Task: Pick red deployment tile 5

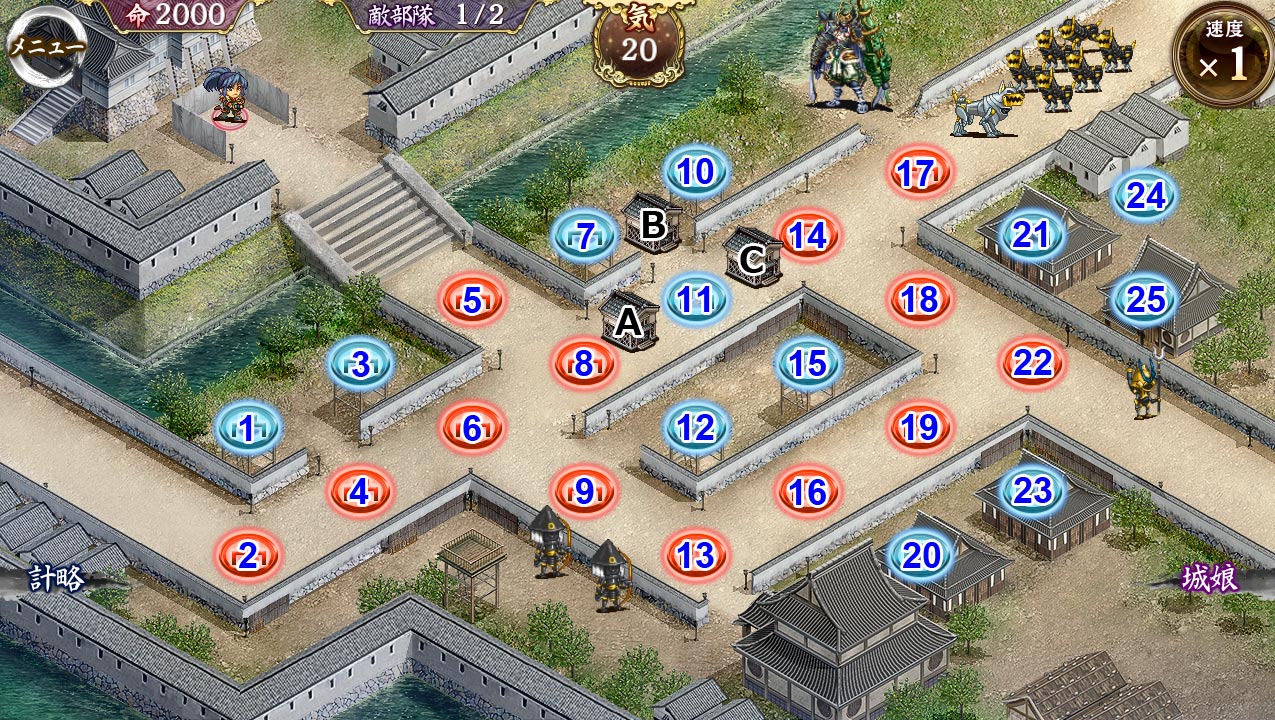Action: pos(473,300)
